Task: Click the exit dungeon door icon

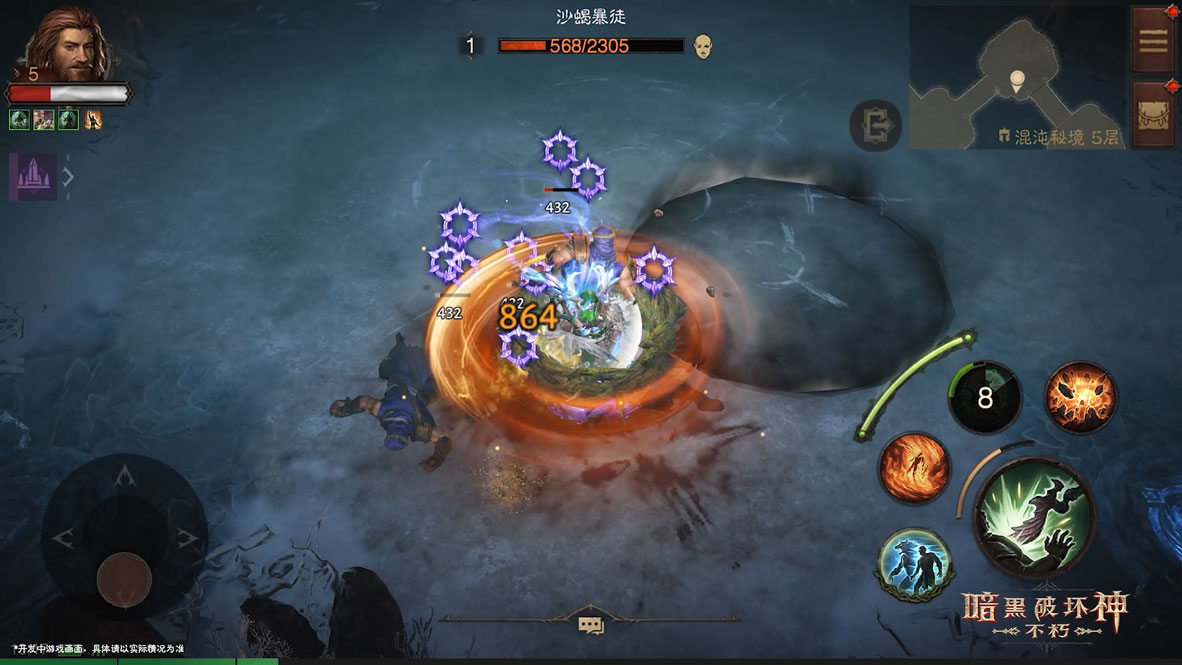Action: 875,127
